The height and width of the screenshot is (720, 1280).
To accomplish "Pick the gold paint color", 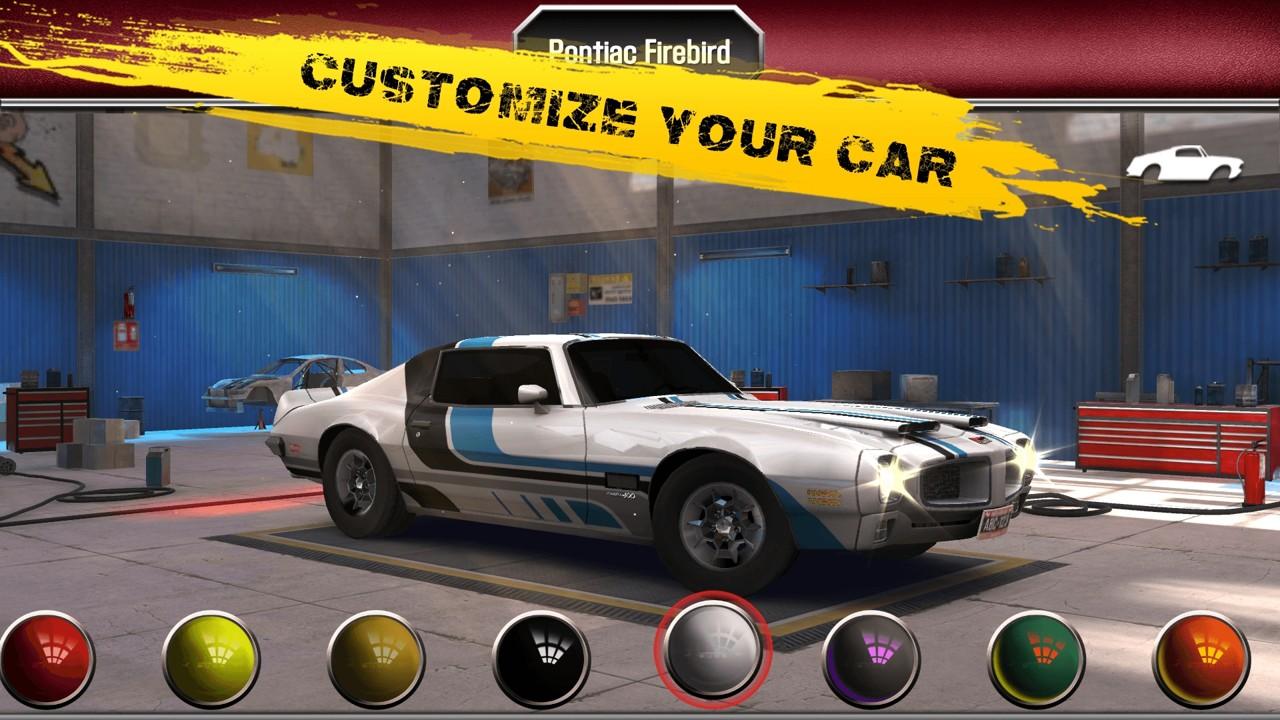I will point(376,659).
